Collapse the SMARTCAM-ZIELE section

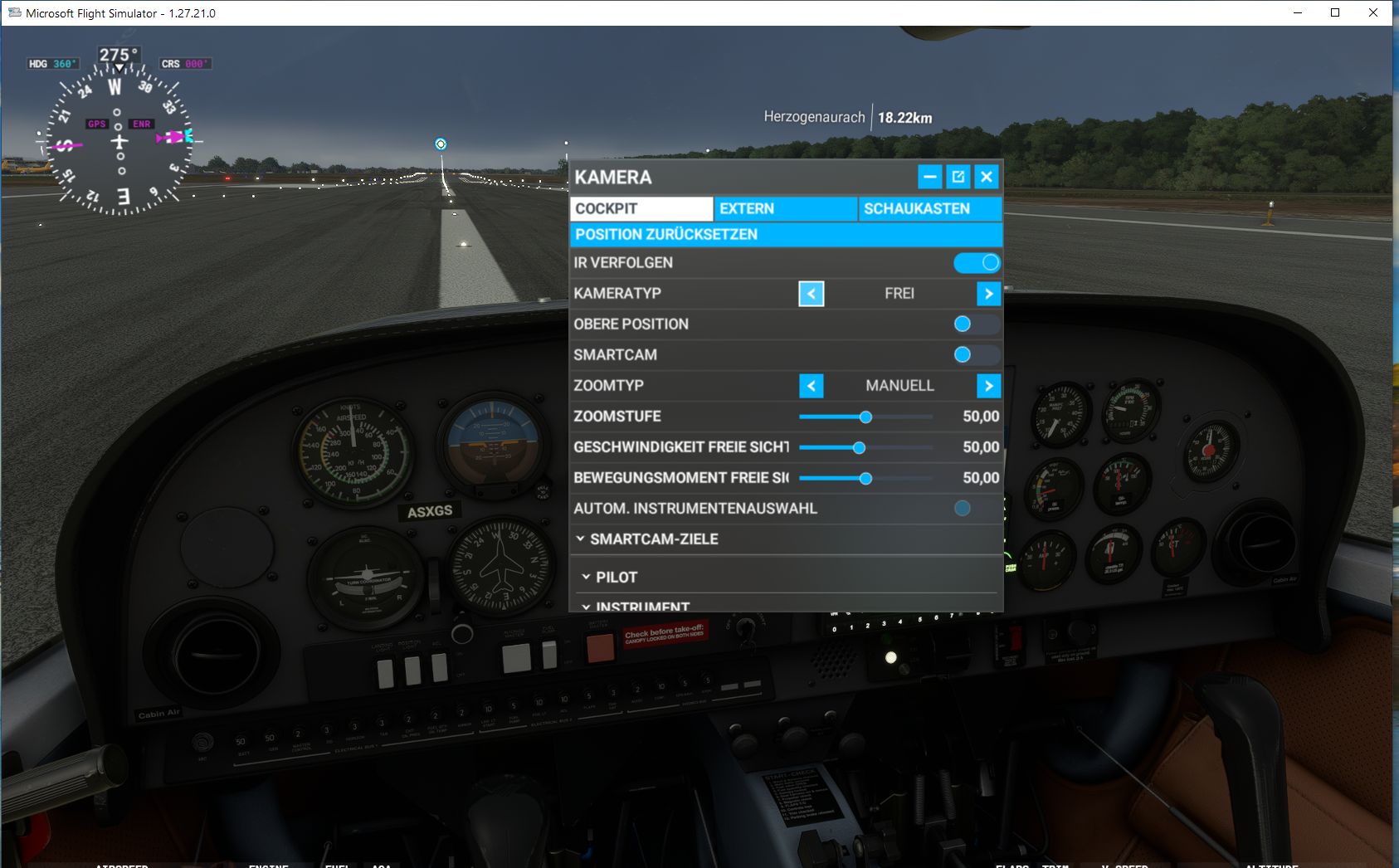653,539
